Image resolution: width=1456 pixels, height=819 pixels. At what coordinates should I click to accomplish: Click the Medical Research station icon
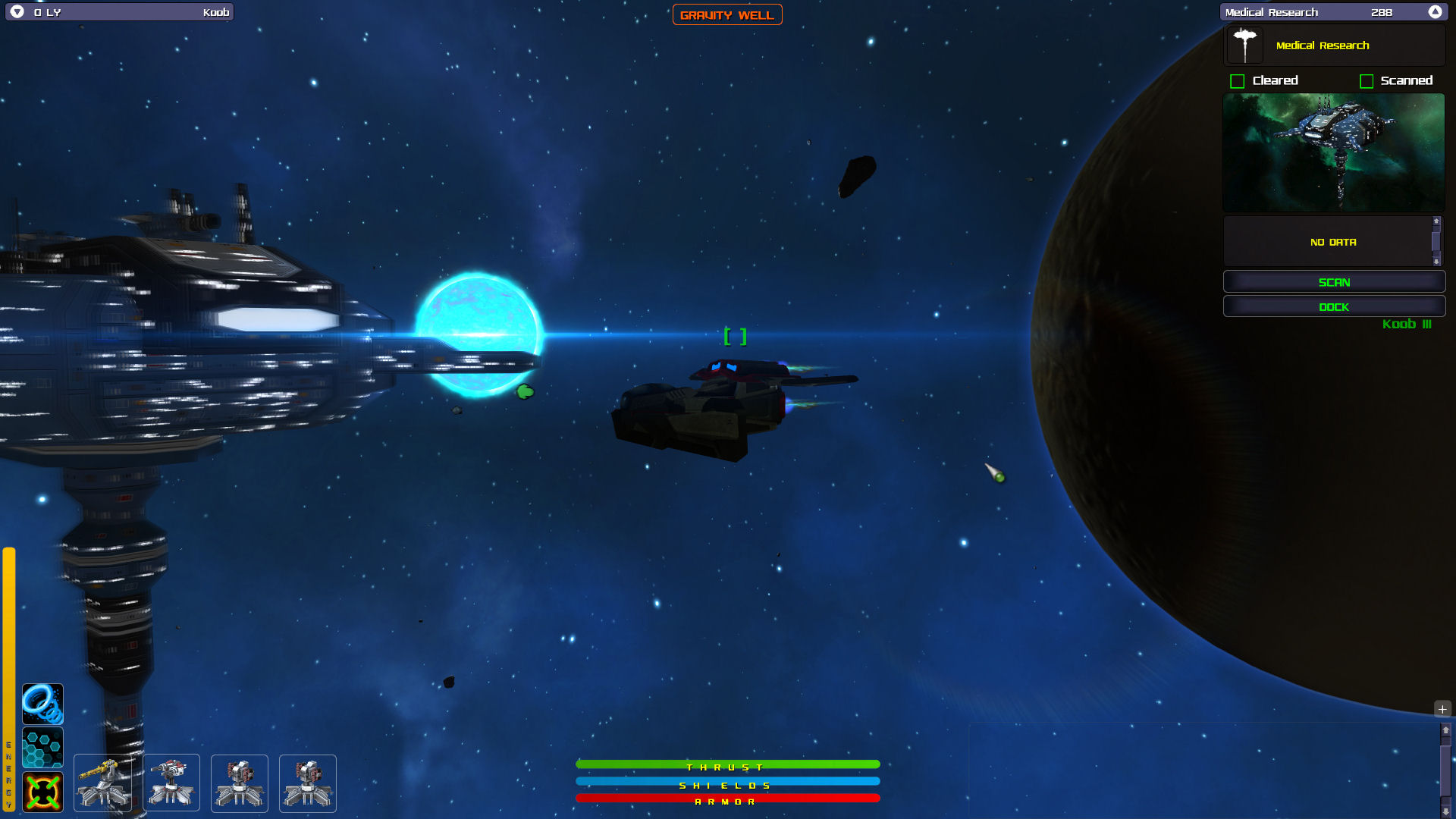pos(1244,44)
